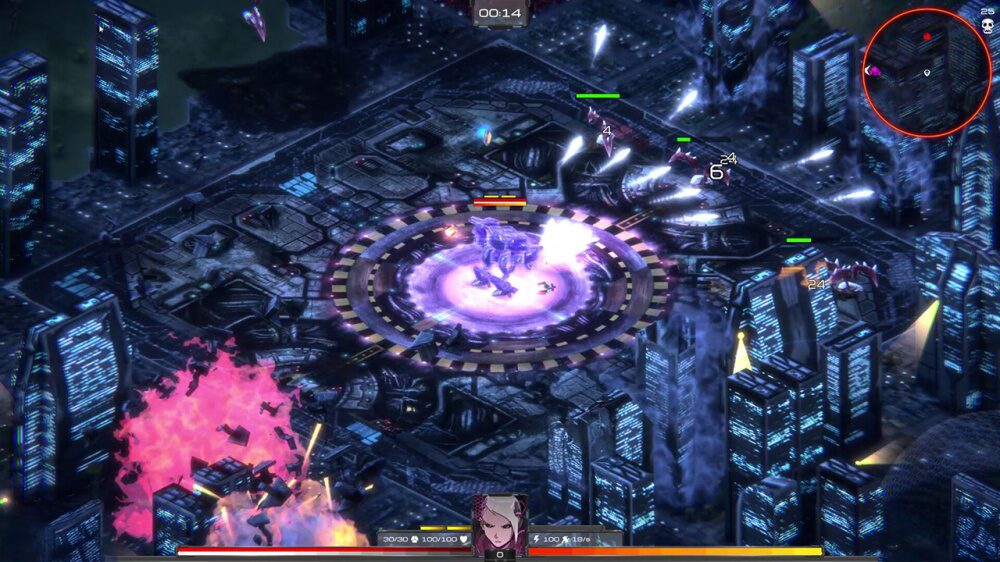Click the circular minimap
This screenshot has height=562, width=1000.
tap(926, 72)
